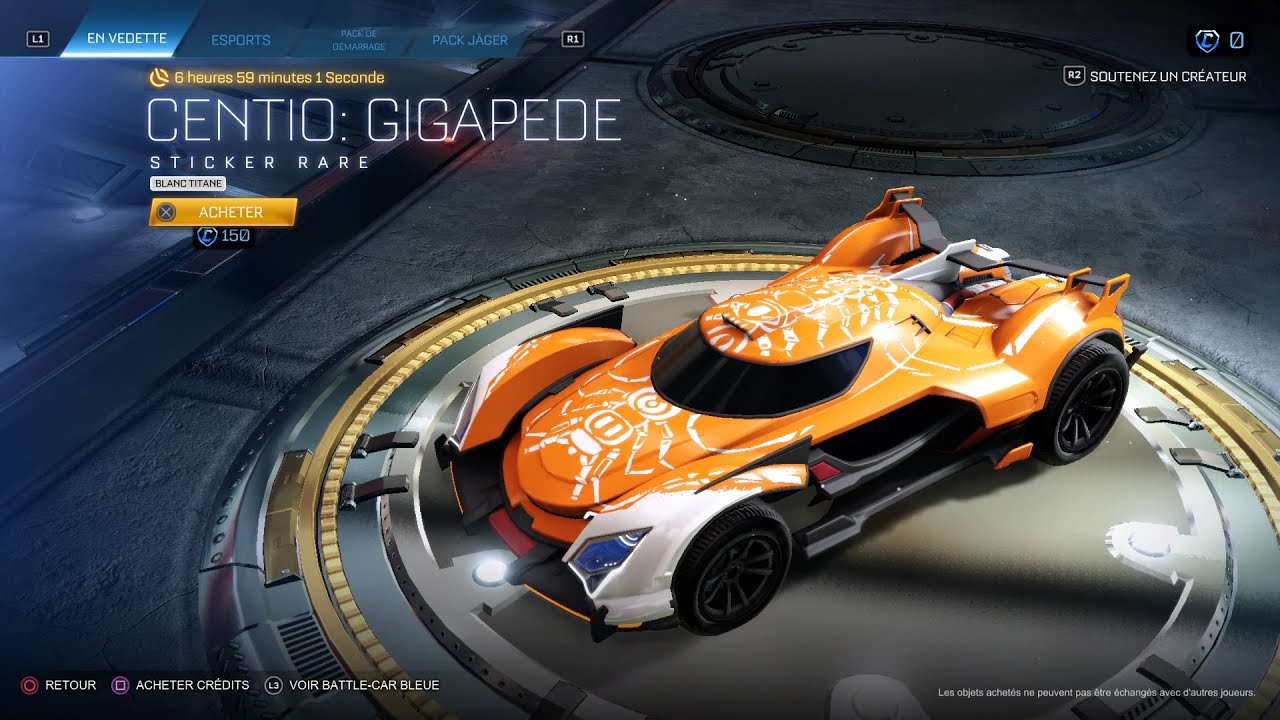1280x720 pixels.
Task: Choose the Soutenez un Créateur option
Action: tap(1167, 76)
